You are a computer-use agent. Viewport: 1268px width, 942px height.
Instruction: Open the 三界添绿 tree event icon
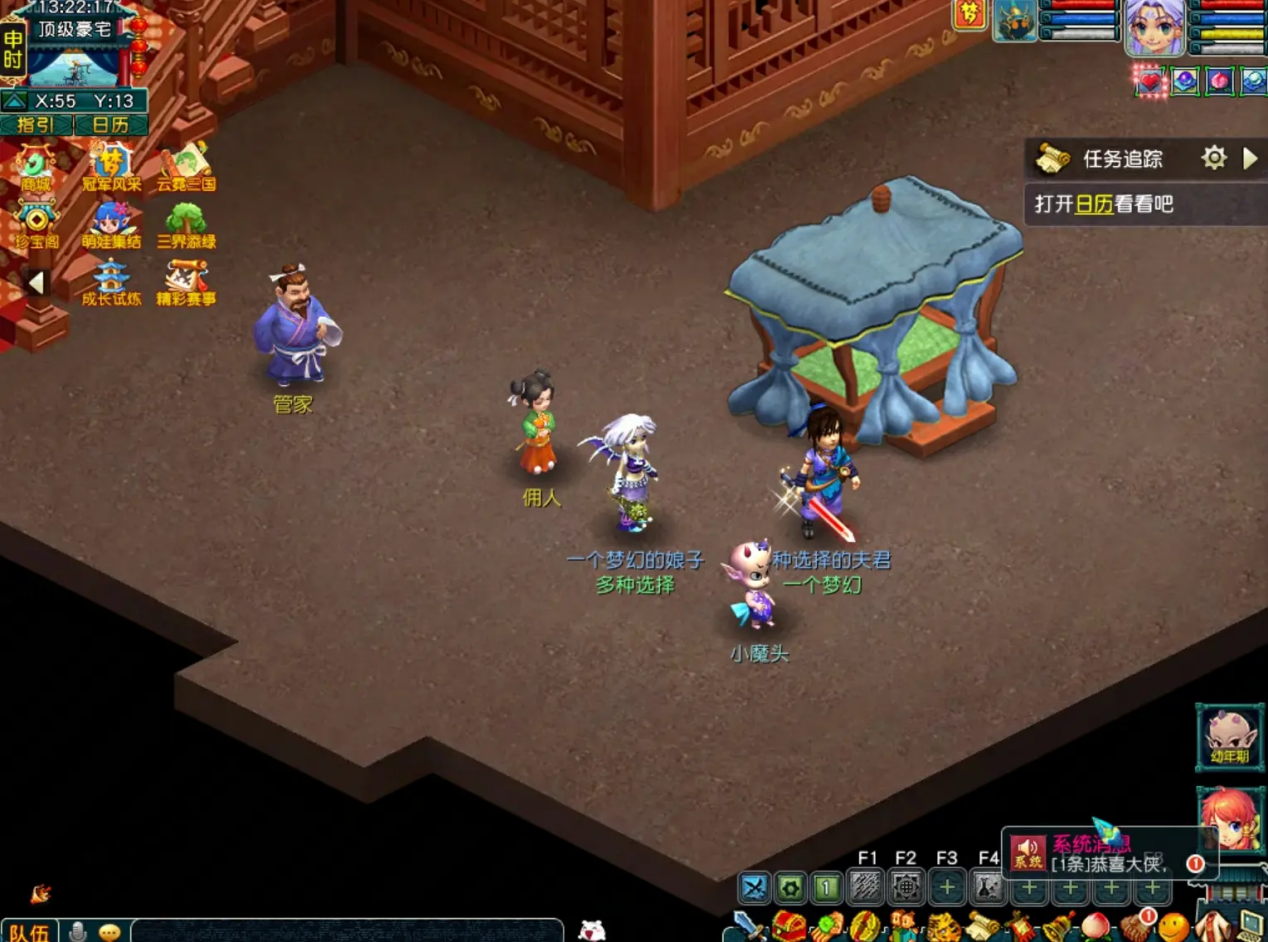[x=186, y=224]
